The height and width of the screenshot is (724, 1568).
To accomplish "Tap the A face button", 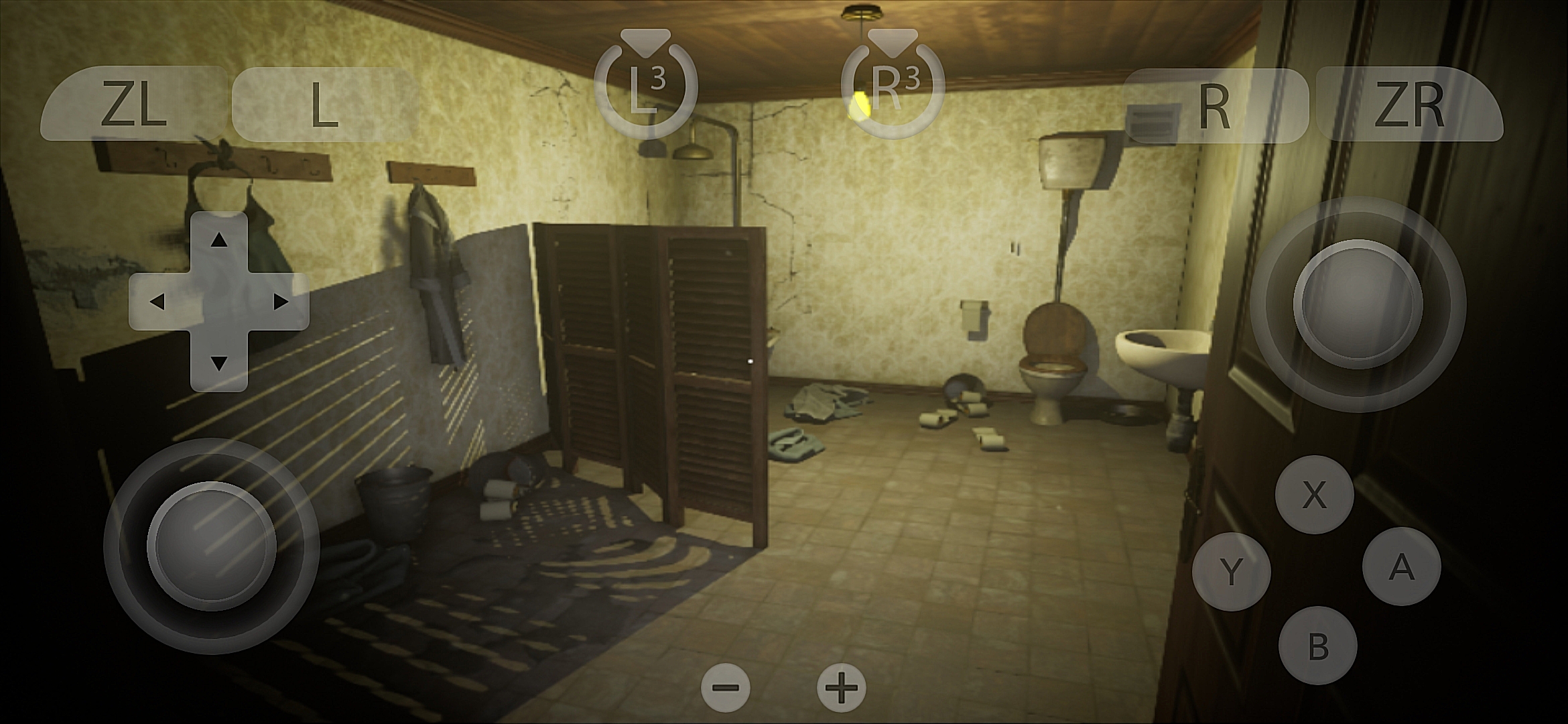I will click(x=1402, y=567).
